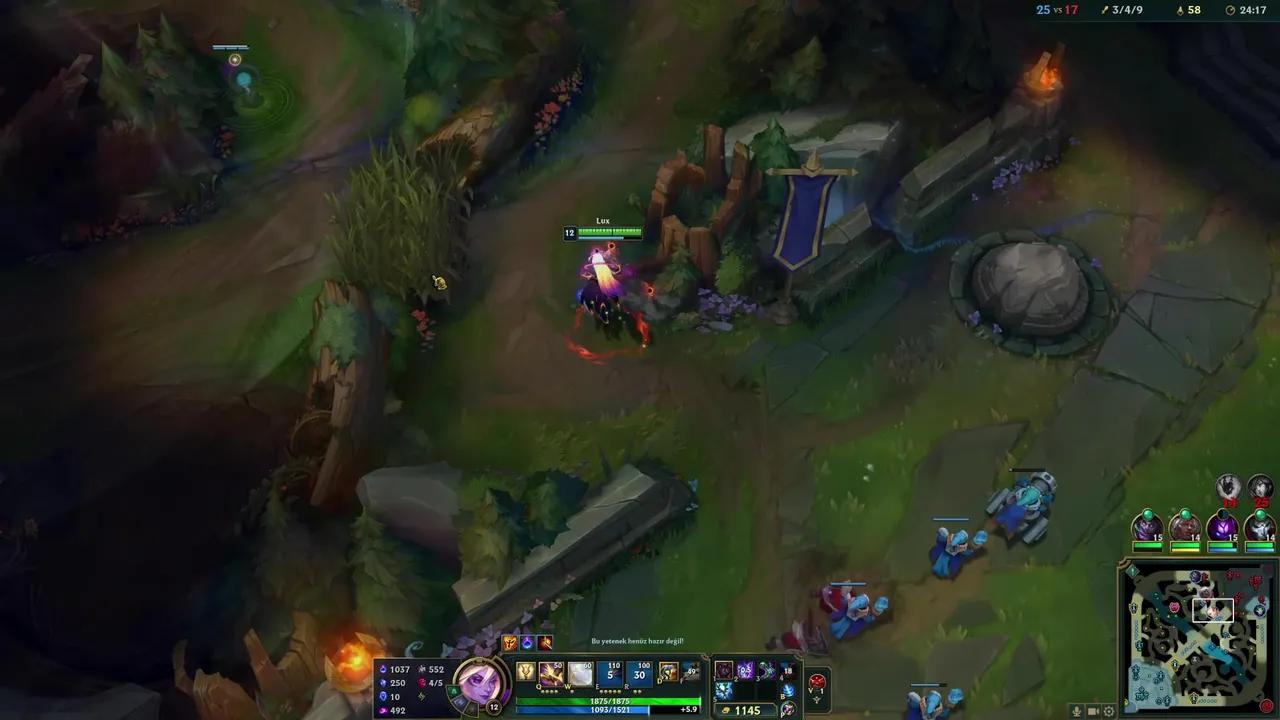The image size is (1280, 720).
Task: Click the Heal summoner spell icon
Action: coord(667,672)
